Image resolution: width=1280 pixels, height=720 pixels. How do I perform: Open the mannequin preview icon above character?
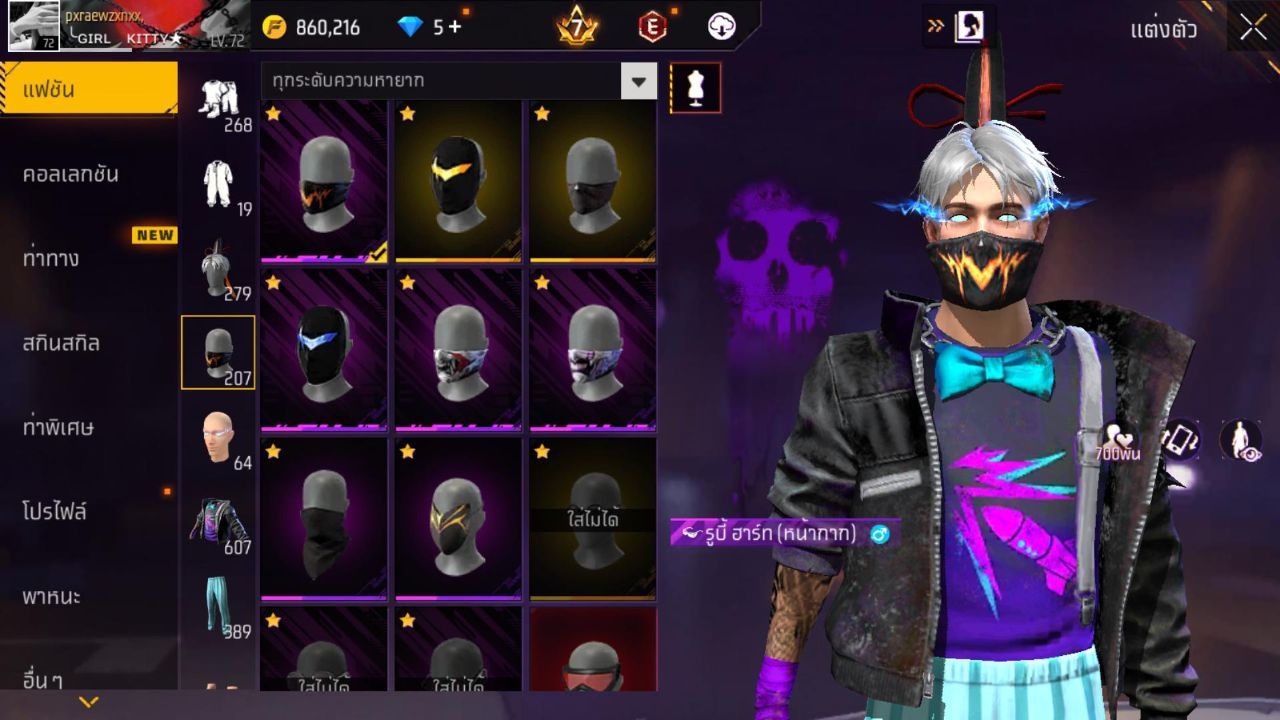point(694,88)
